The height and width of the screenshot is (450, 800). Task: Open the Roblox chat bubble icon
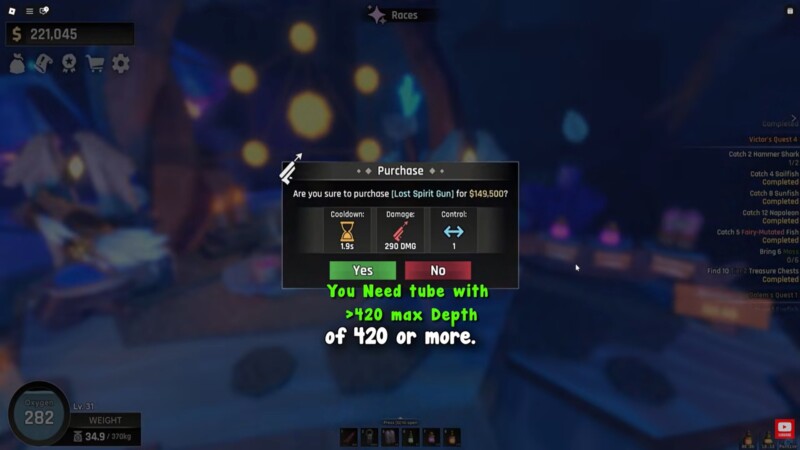(45, 11)
